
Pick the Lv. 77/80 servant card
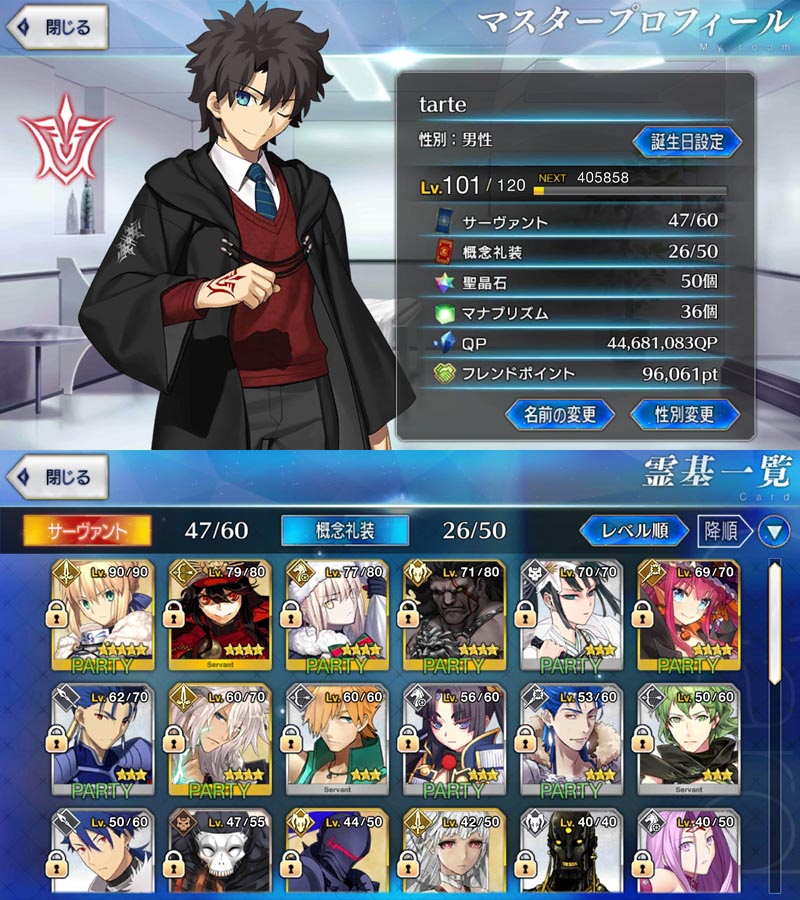(337, 615)
